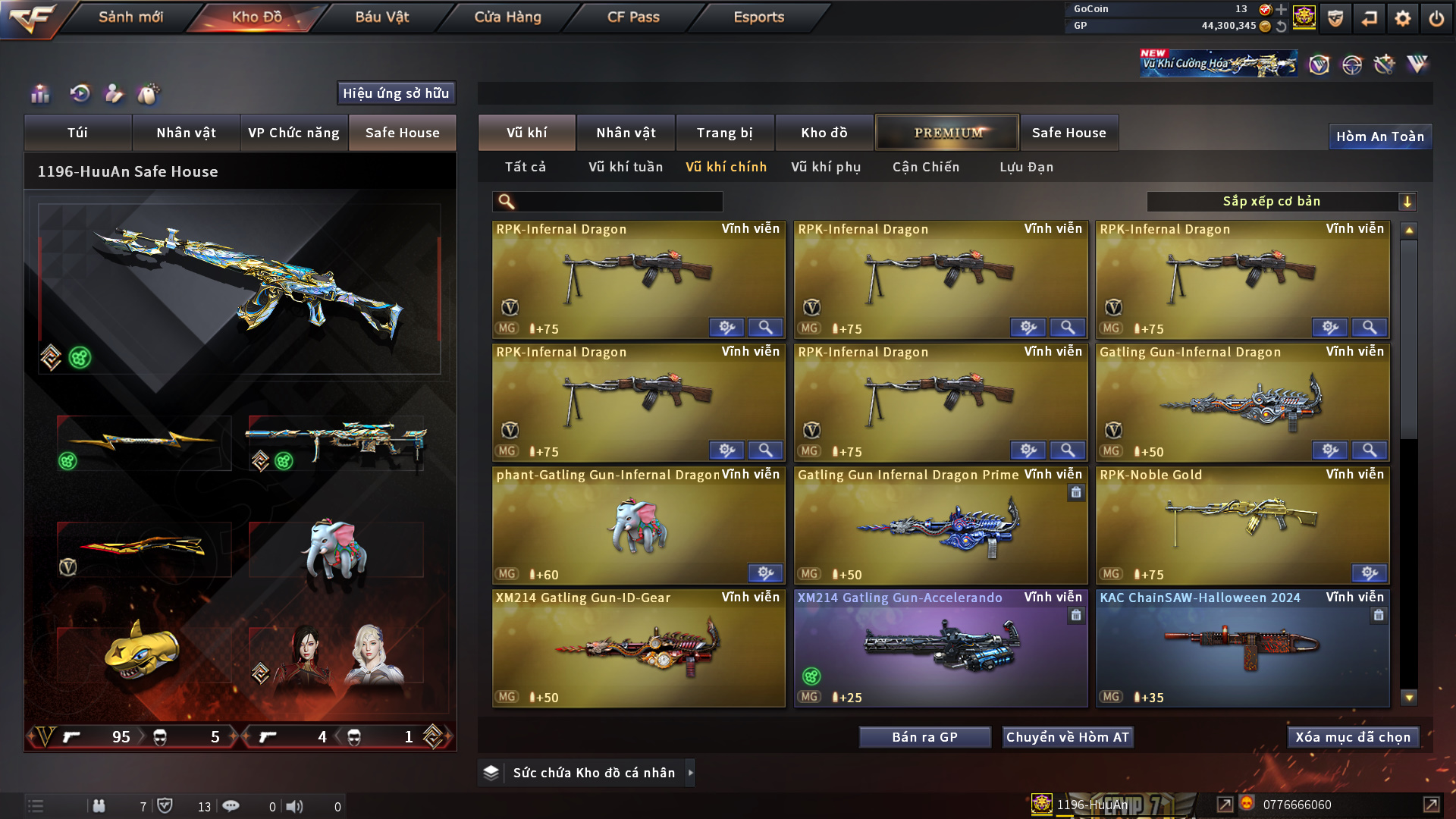Switch to the Trang bị tab
Image resolution: width=1456 pixels, height=819 pixels.
pos(724,133)
